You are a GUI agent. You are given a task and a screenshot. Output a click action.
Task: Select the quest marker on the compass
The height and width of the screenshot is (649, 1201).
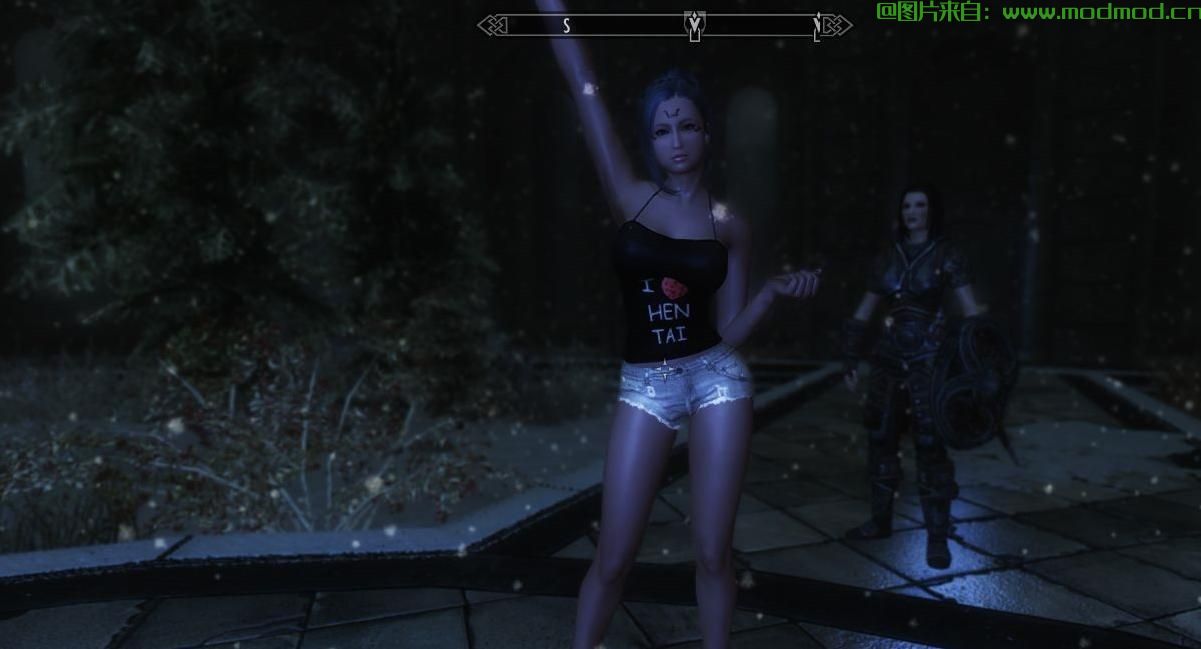(693, 24)
